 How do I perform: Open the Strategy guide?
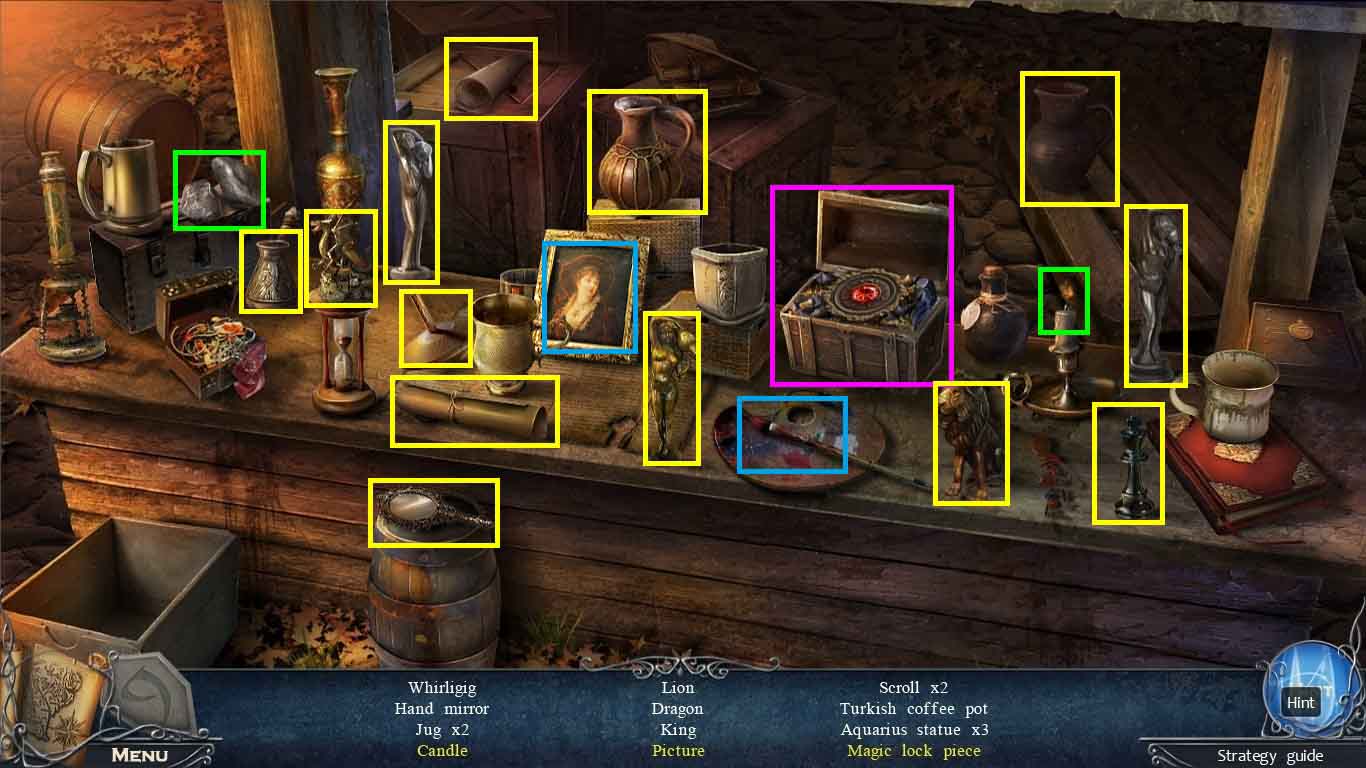[1269, 756]
